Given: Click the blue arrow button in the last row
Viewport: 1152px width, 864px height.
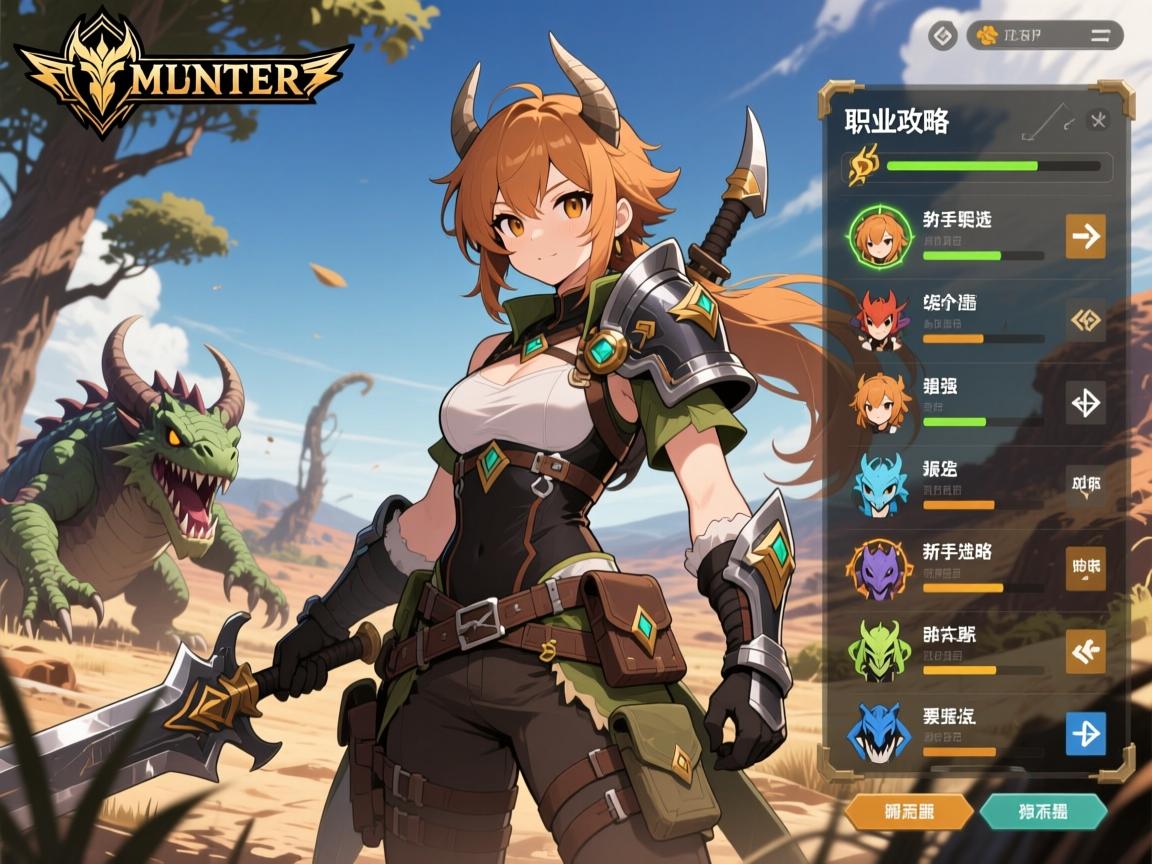Looking at the screenshot, I should click(1085, 733).
